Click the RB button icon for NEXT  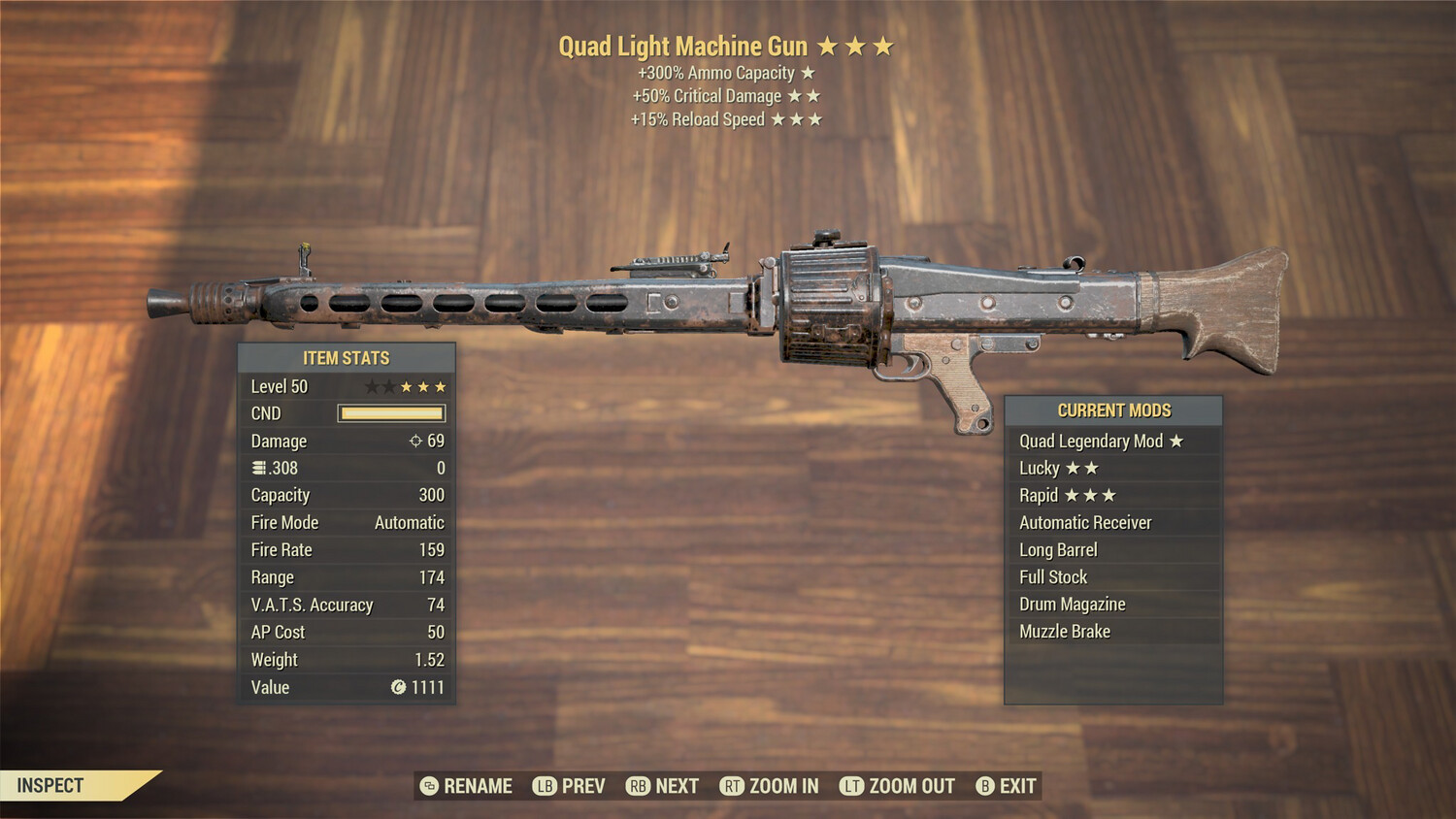638,786
